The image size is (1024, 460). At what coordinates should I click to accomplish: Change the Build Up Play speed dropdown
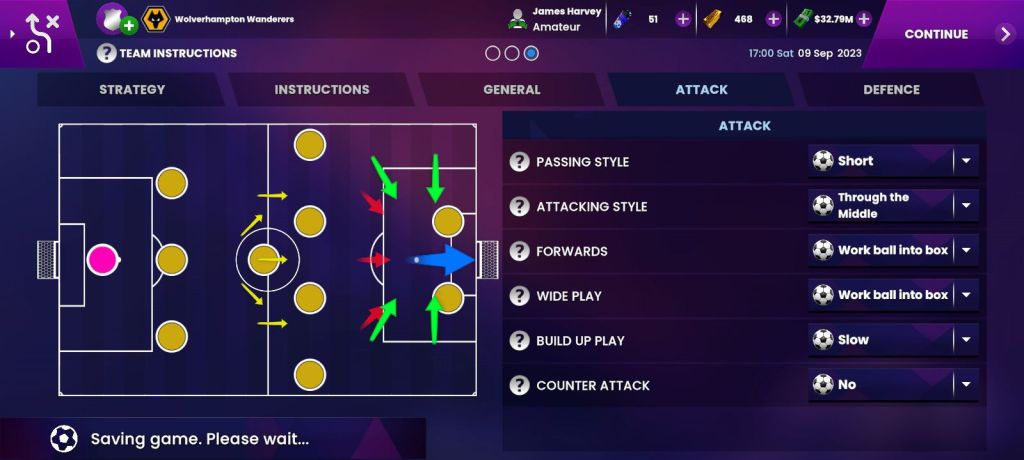pyautogui.click(x=893, y=340)
